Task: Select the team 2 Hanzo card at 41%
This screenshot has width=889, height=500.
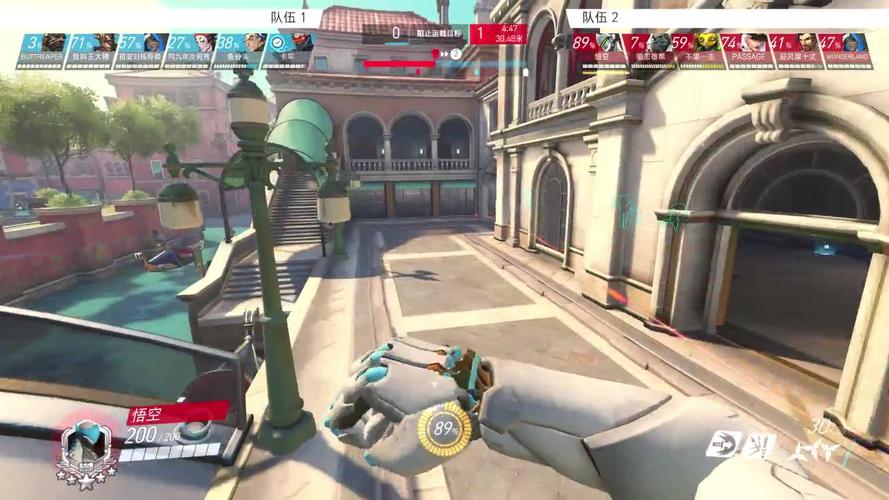Action: tap(796, 49)
